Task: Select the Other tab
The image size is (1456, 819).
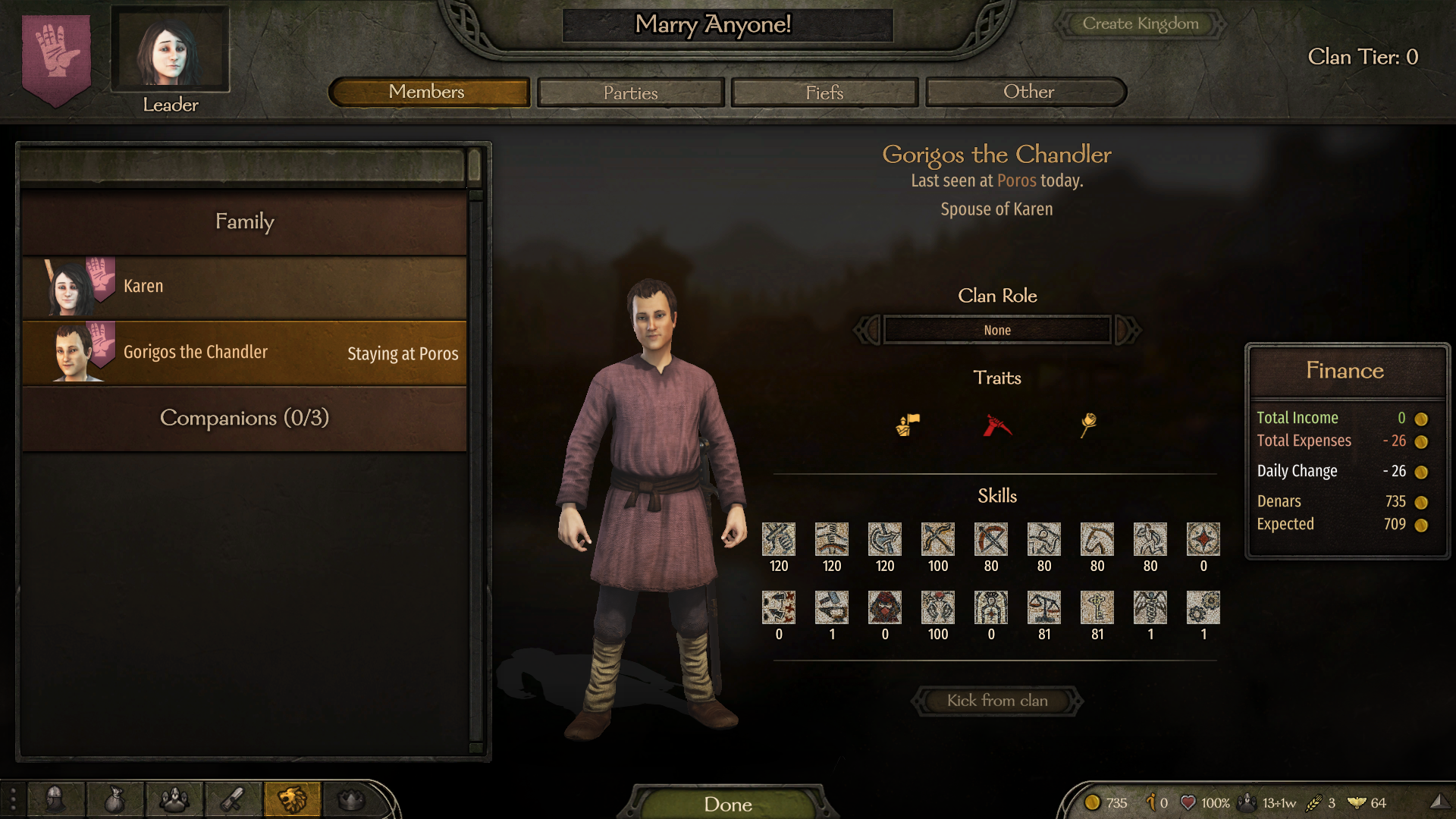Action: [1028, 93]
